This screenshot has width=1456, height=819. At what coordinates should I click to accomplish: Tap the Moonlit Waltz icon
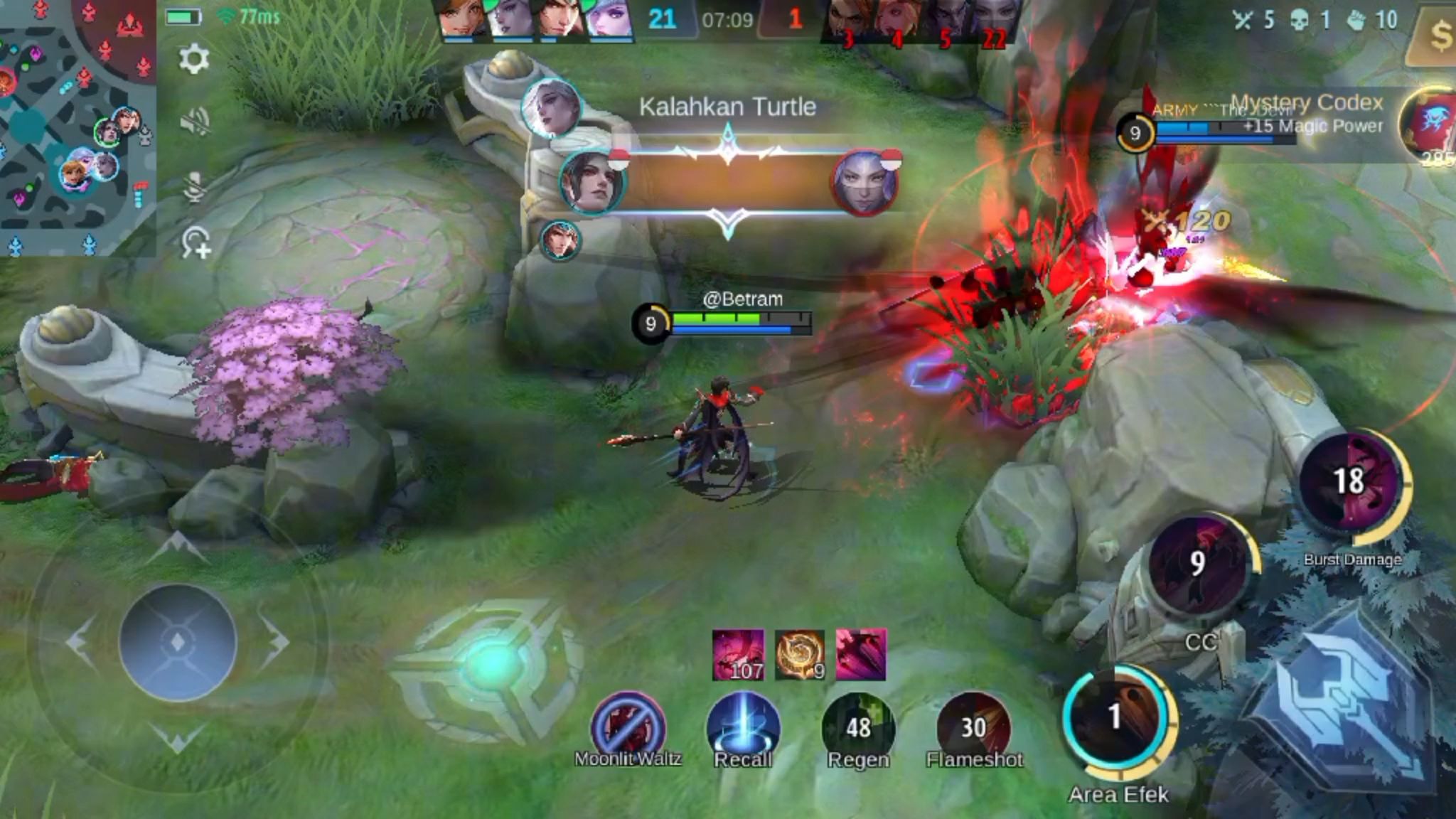pos(628,727)
